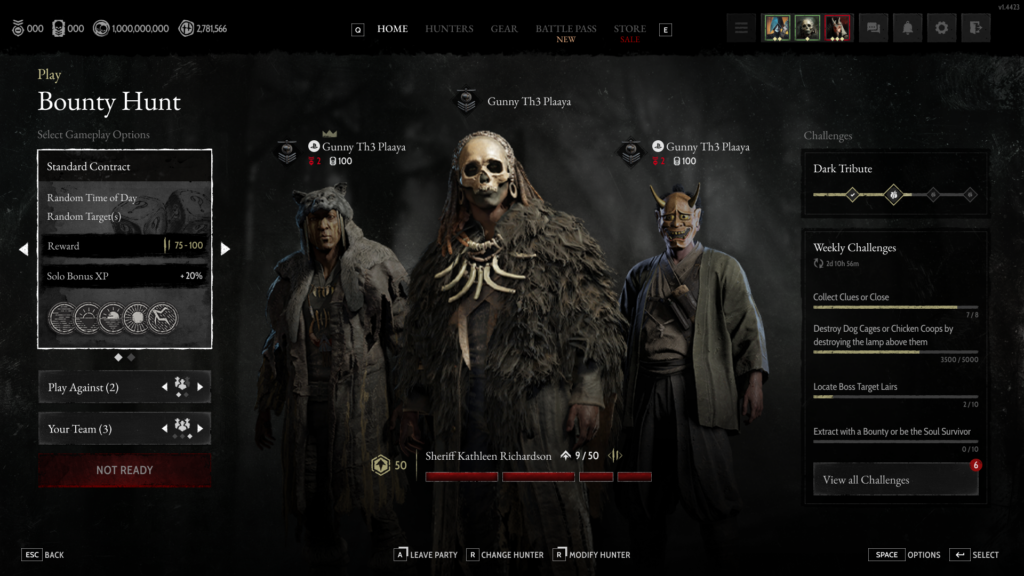This screenshot has width=1024, height=576.
Task: Select the Home tab
Action: pyautogui.click(x=392, y=29)
